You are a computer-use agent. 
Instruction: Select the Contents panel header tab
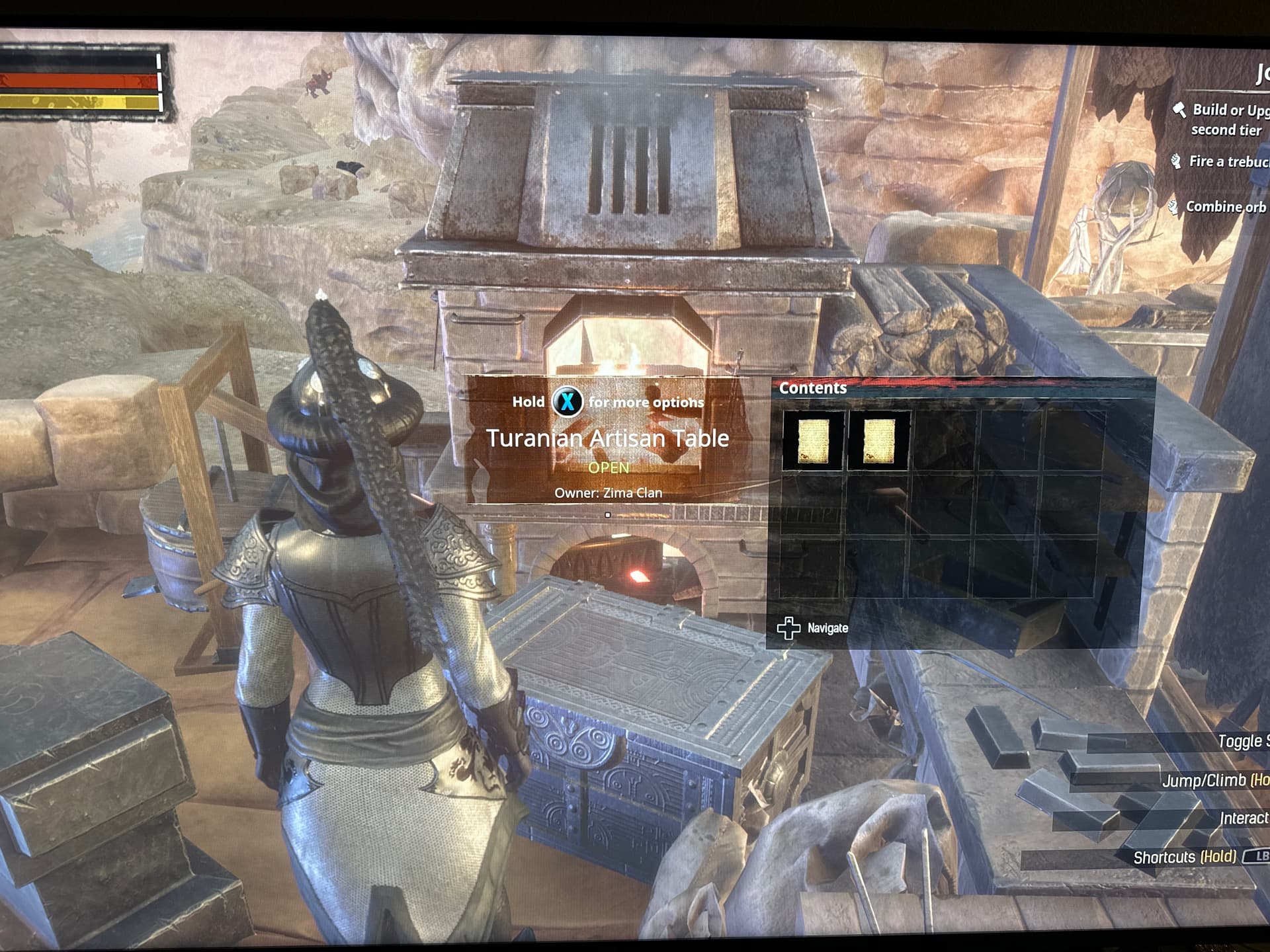814,388
